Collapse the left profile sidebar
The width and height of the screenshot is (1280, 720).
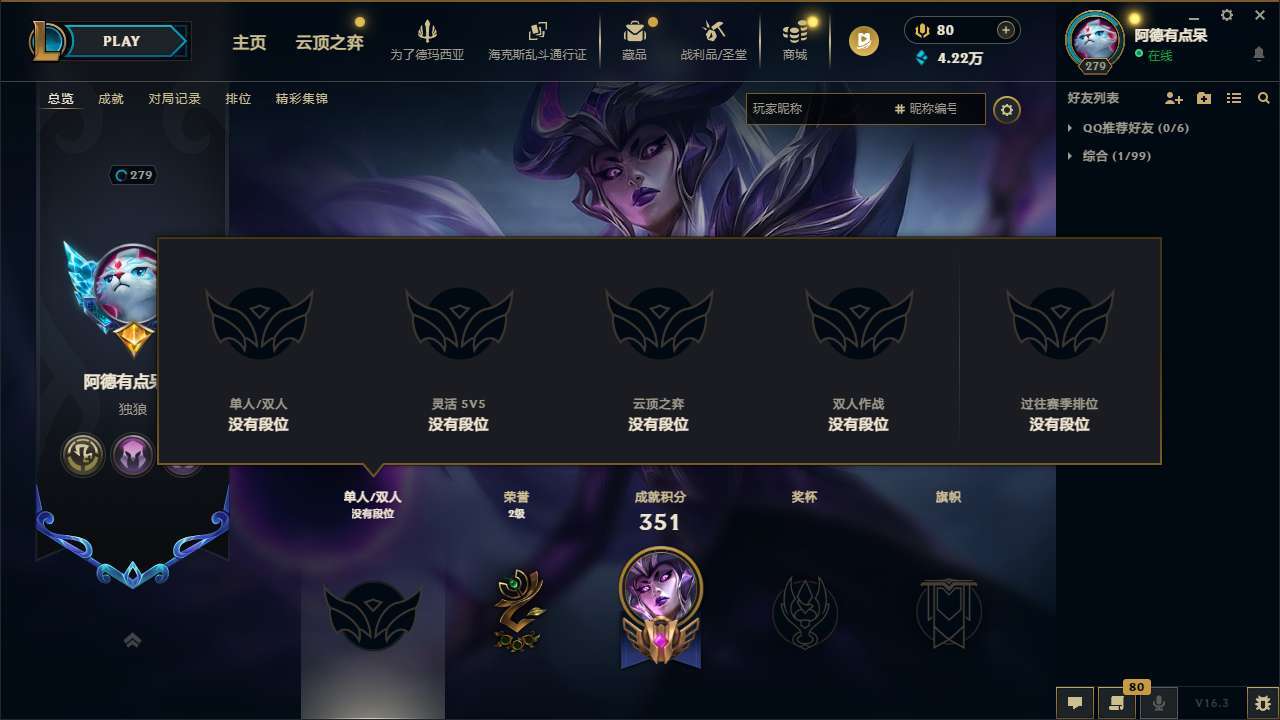click(132, 639)
